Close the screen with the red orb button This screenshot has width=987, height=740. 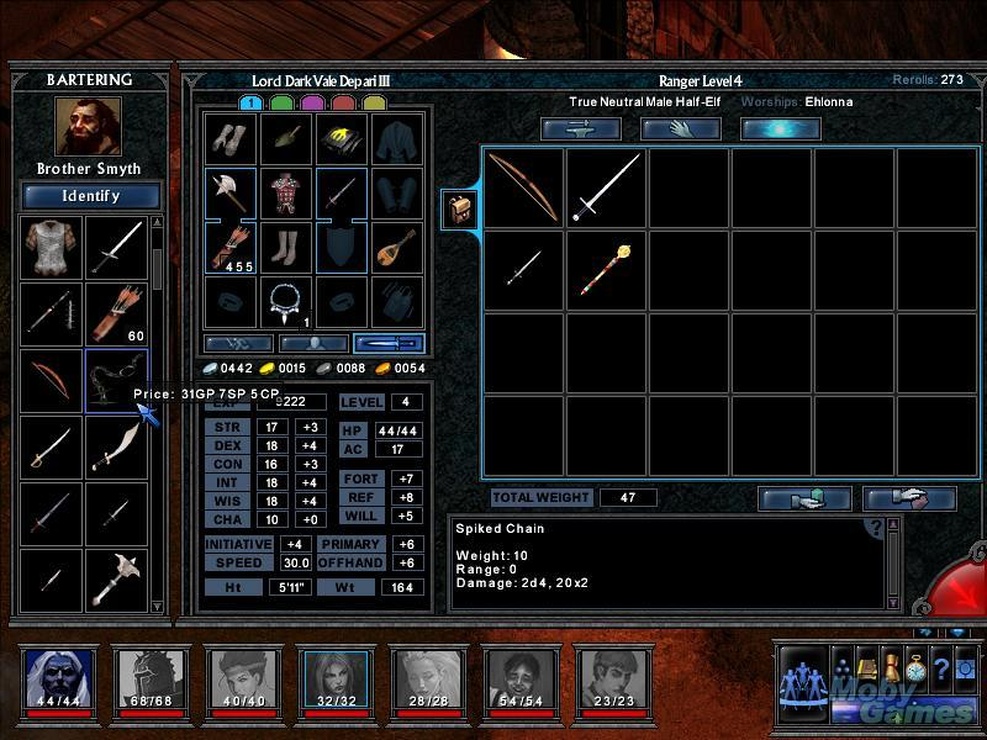[960, 588]
